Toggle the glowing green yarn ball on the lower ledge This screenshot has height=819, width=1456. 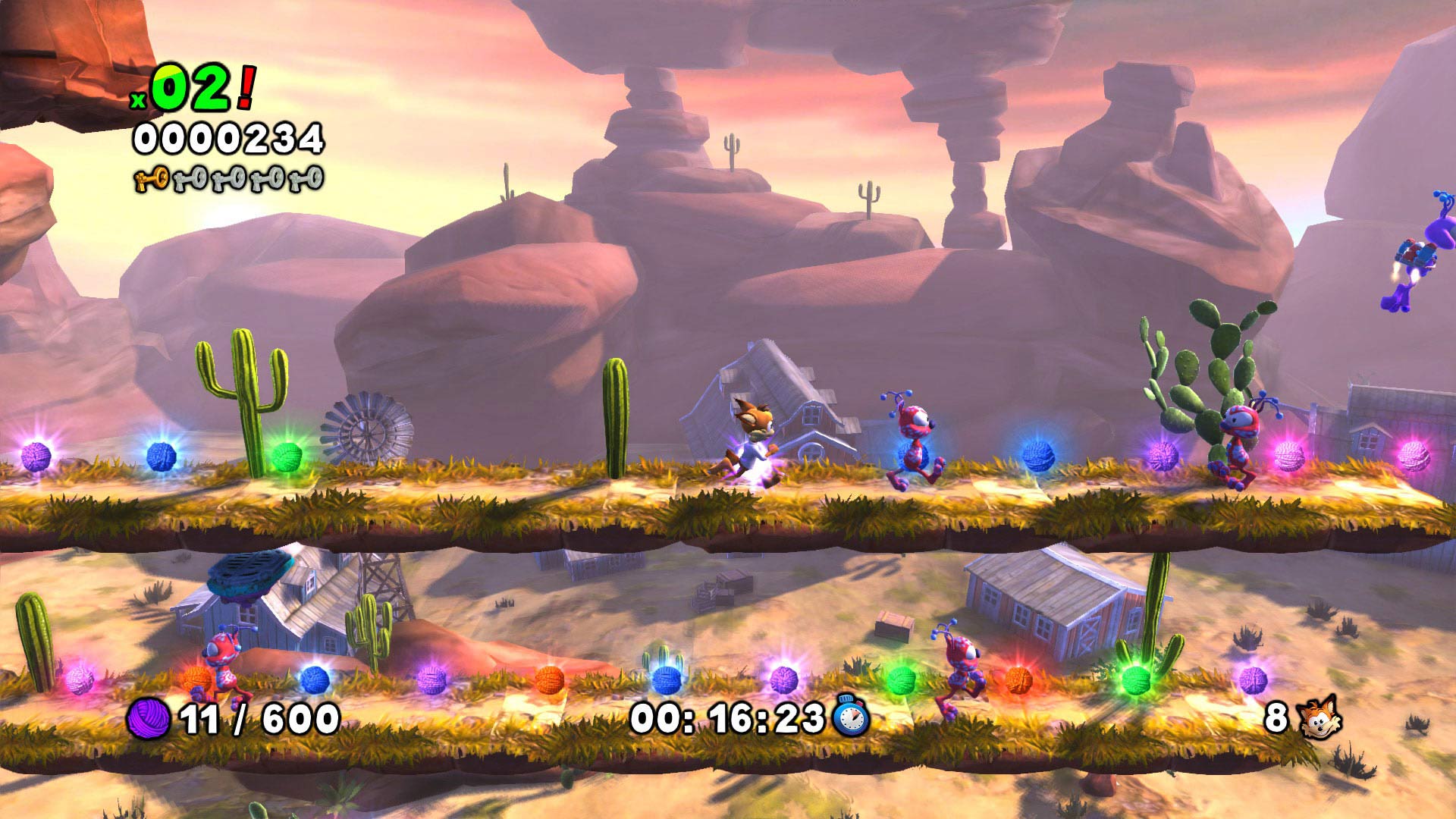1137,681
